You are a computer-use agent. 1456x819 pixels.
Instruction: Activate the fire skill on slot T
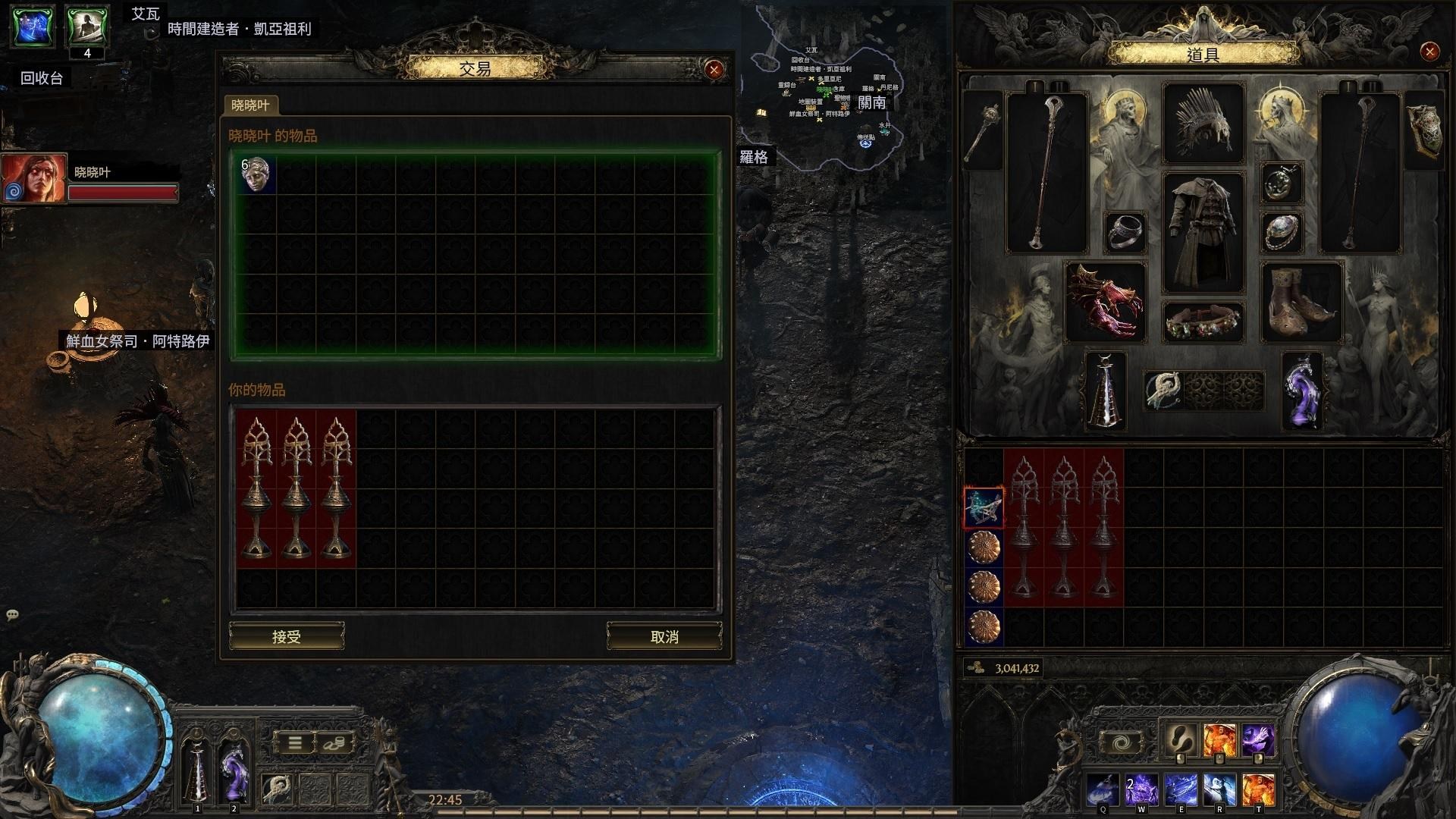click(x=1258, y=789)
